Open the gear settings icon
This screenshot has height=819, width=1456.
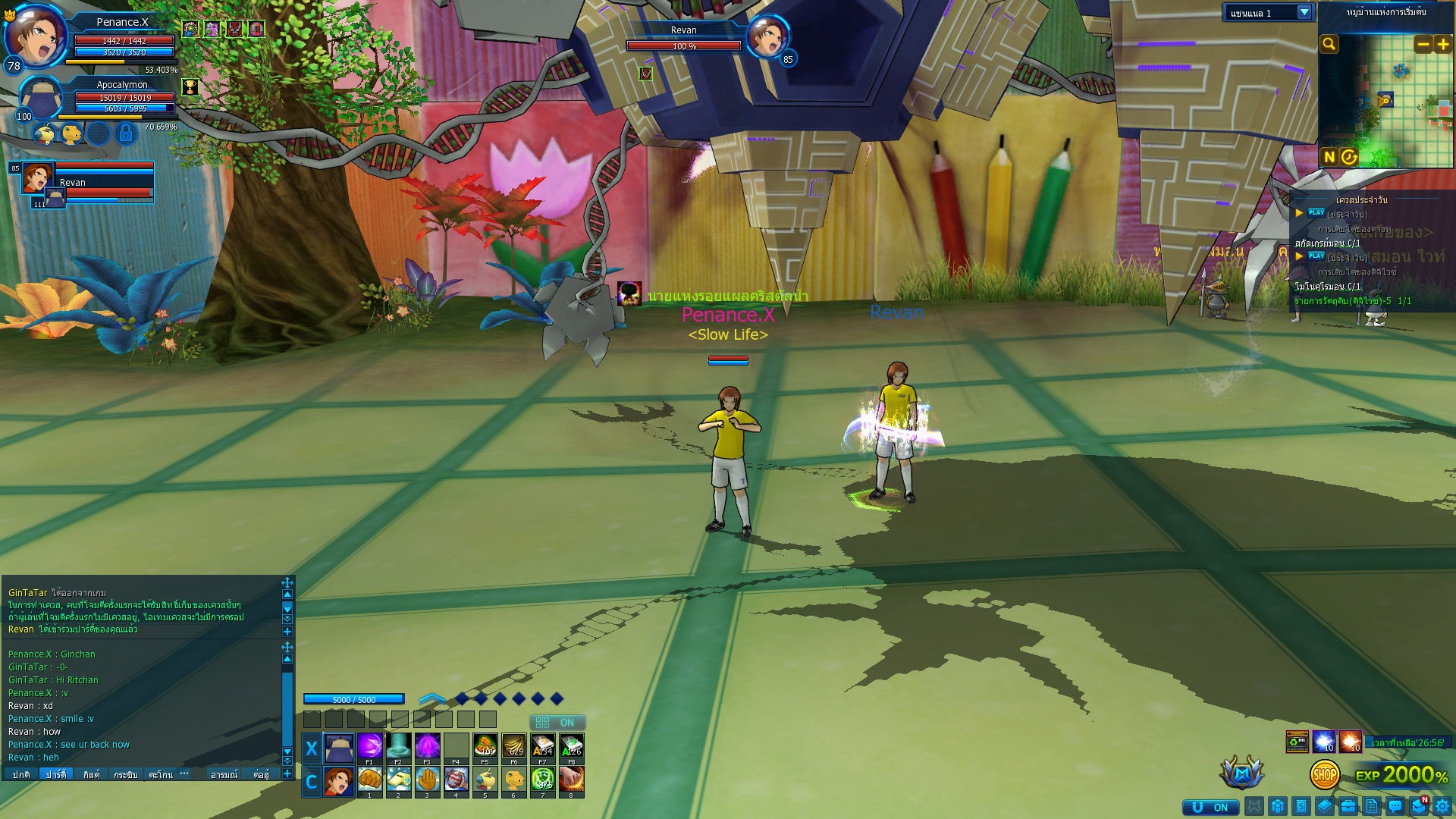[x=1442, y=807]
